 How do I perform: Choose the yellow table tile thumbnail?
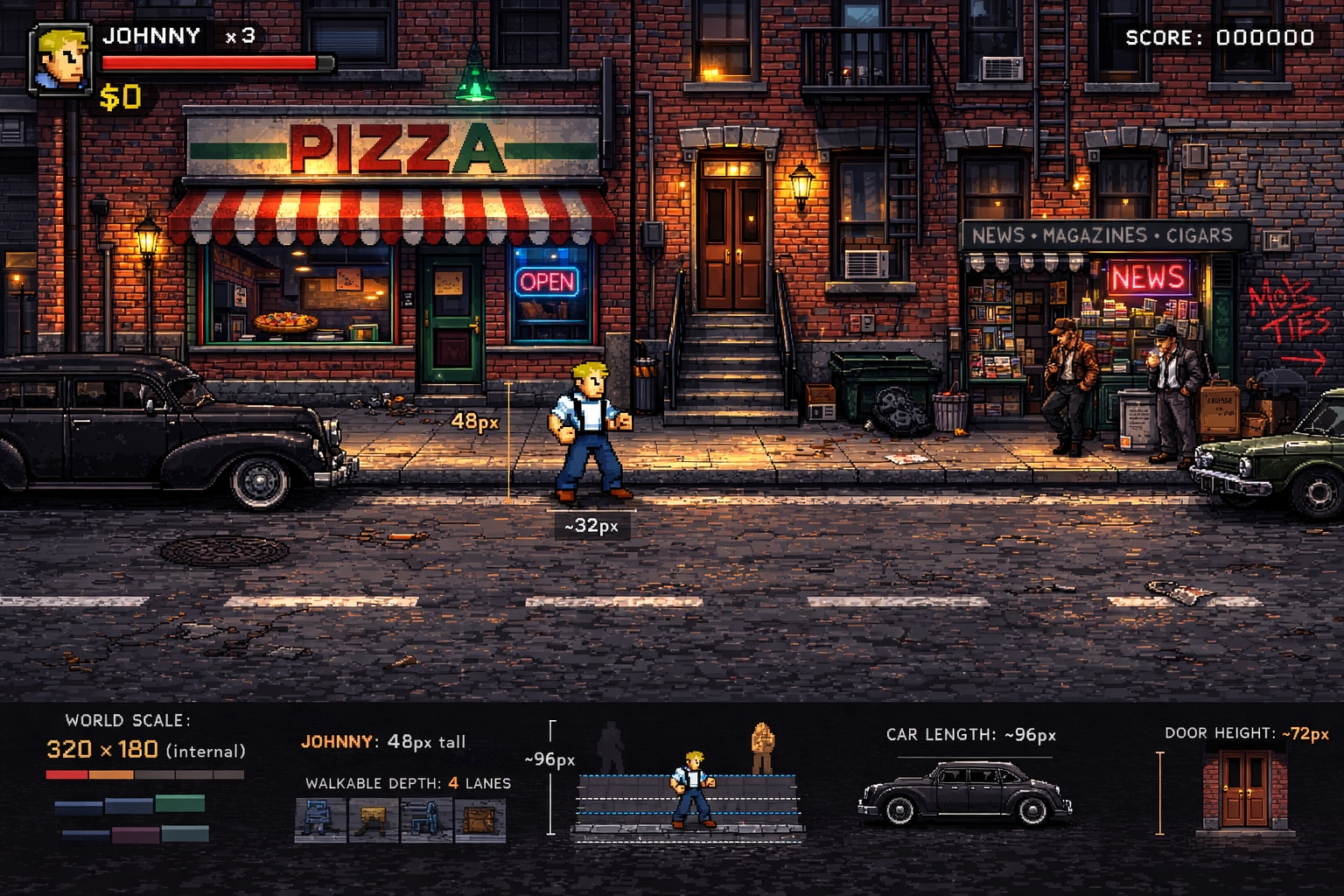click(x=374, y=820)
